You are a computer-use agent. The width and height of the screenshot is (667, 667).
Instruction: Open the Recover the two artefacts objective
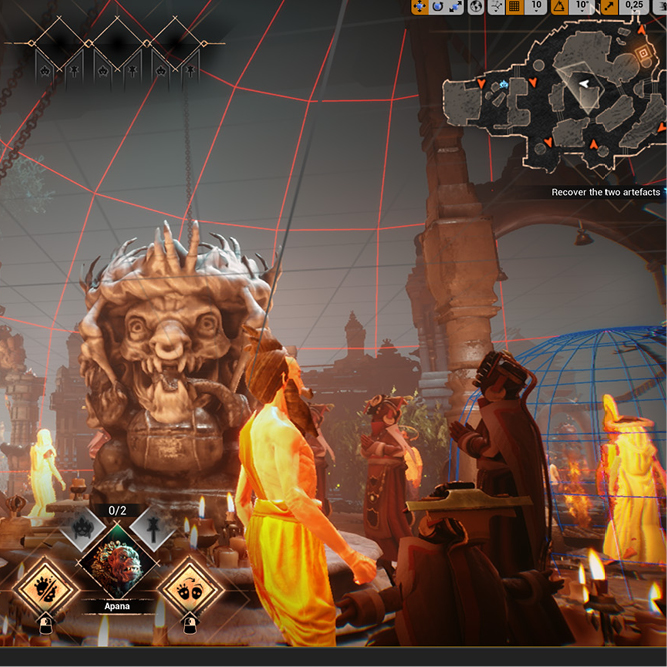pos(605,192)
